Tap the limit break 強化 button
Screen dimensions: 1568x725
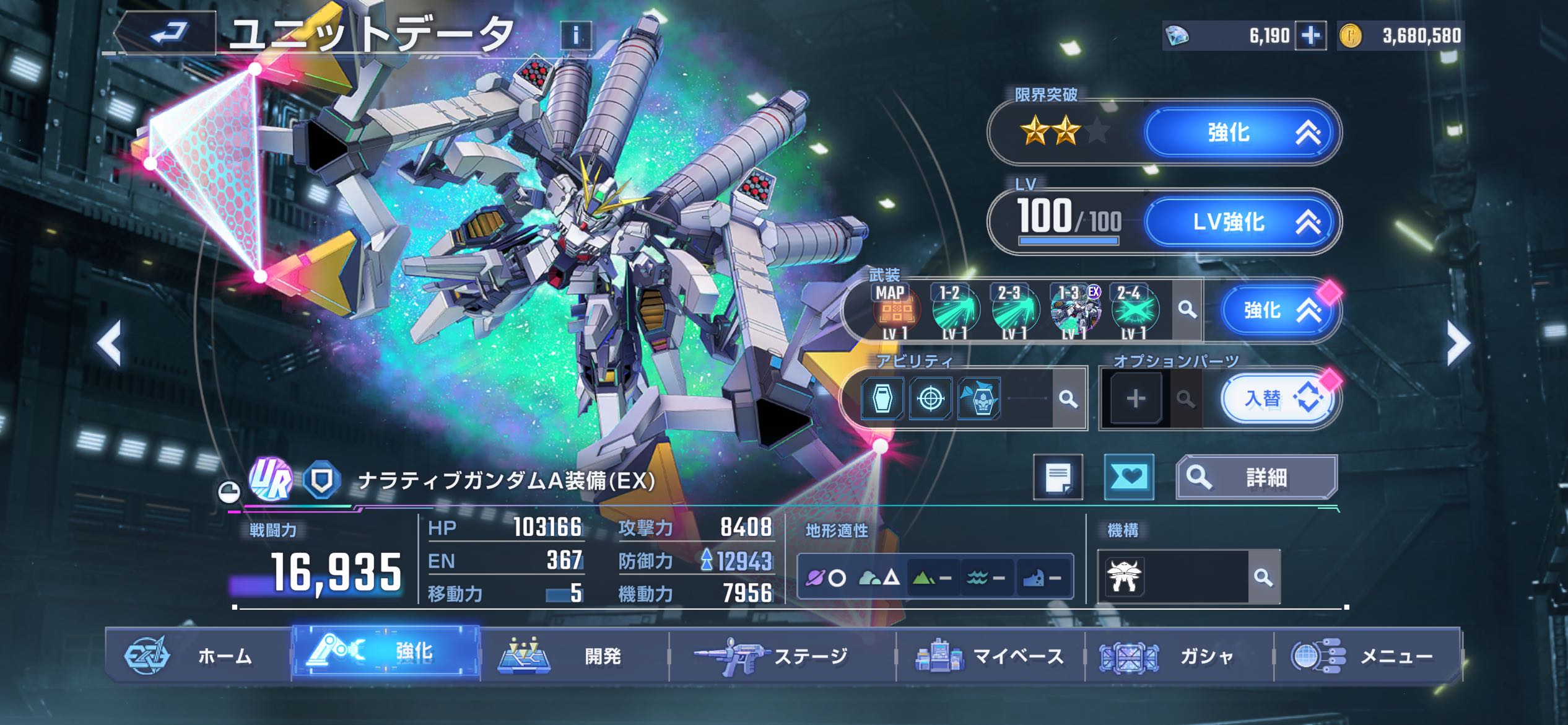(x=1241, y=133)
